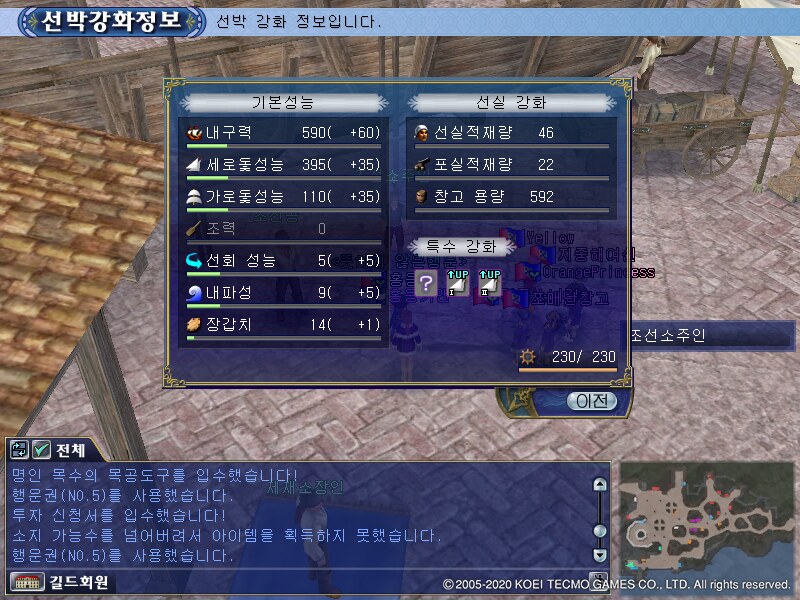800x600 pixels.
Task: Select the question mark special enhancement slot
Action: tap(425, 282)
